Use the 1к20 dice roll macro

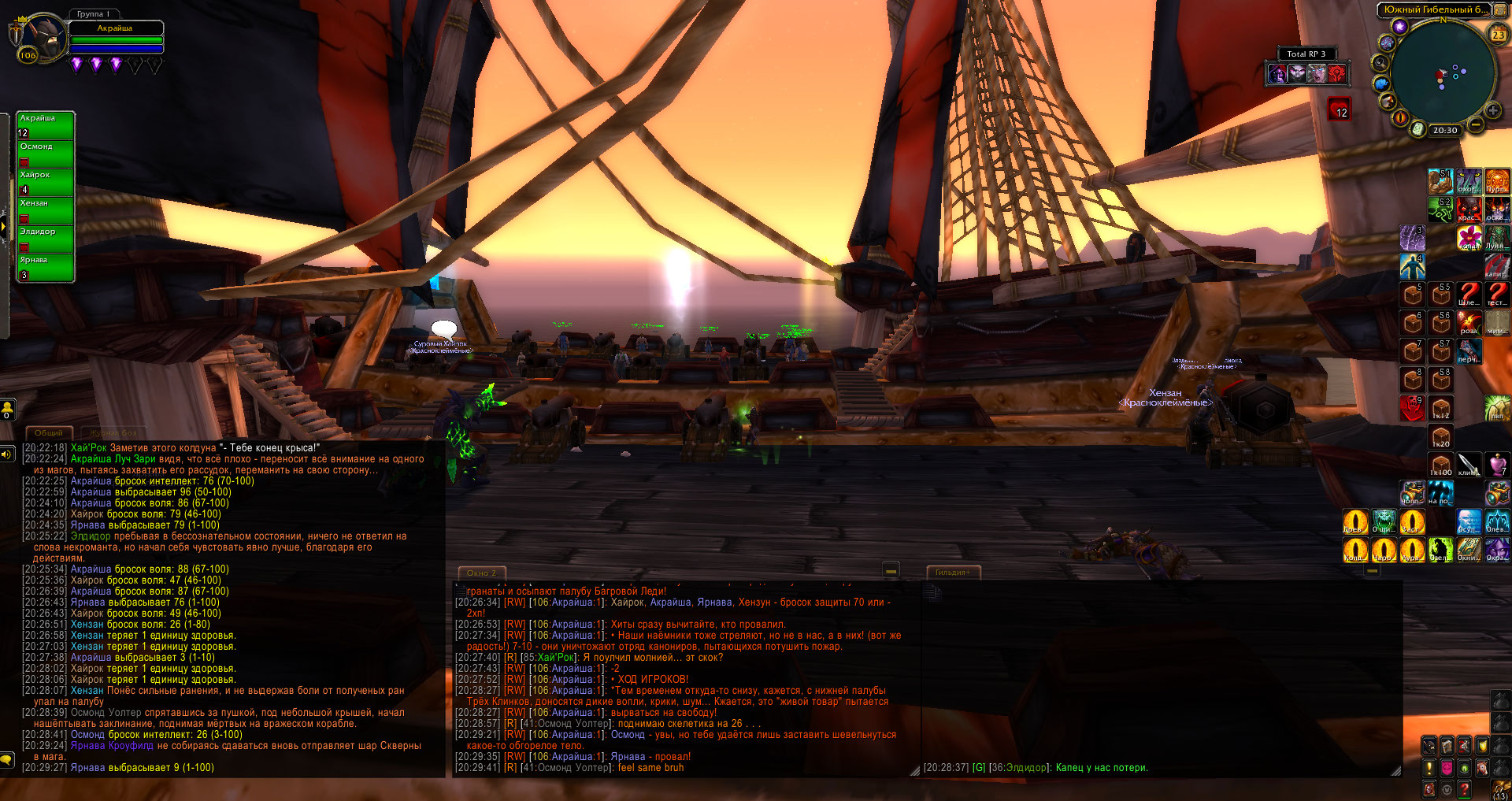[1440, 437]
